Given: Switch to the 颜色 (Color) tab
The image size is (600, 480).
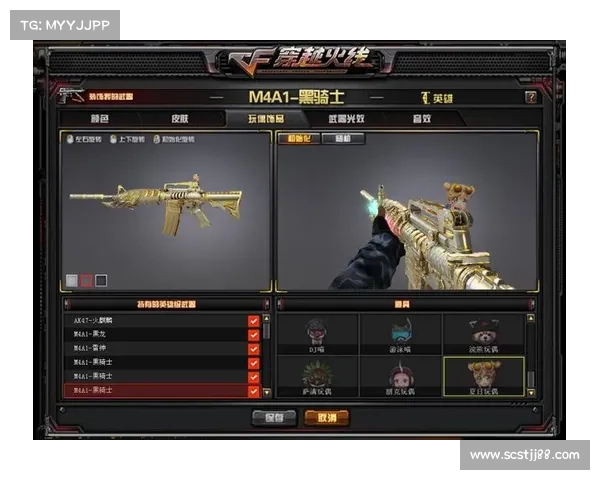Looking at the screenshot, I should [99, 118].
